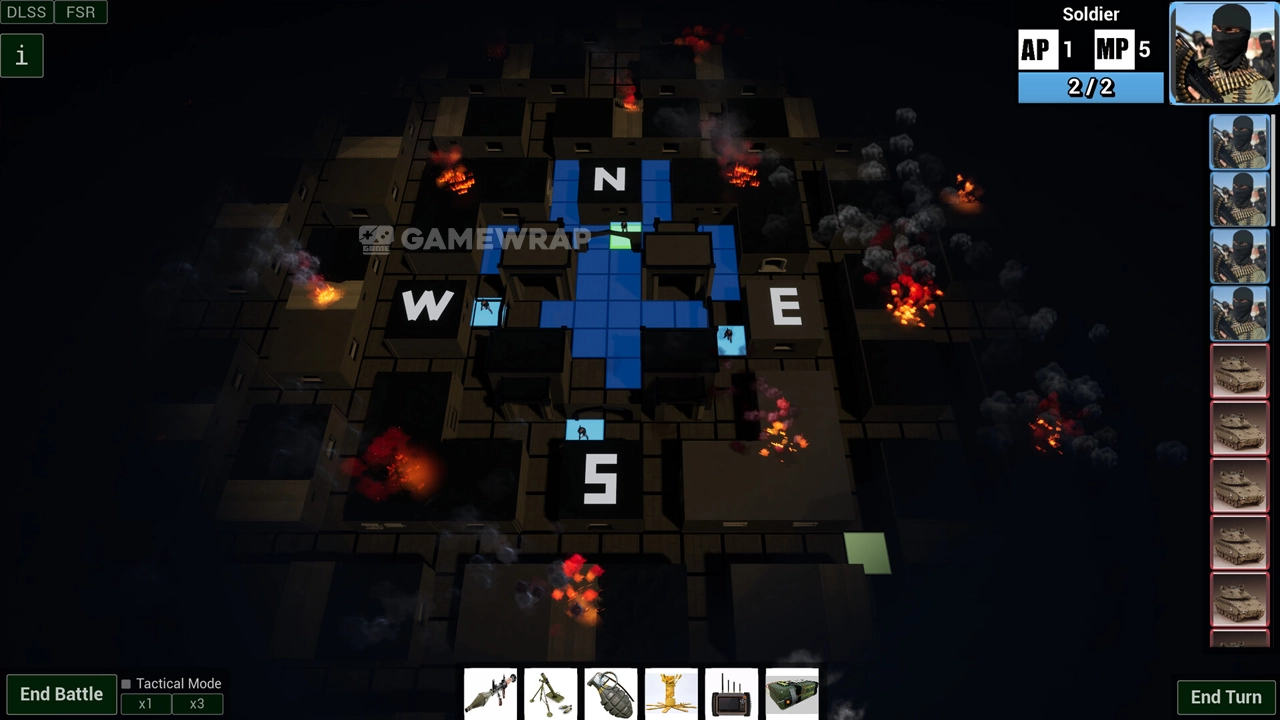Image resolution: width=1280 pixels, height=720 pixels.
Task: Select the soldier on the cyan S-side tile
Action: coord(584,431)
